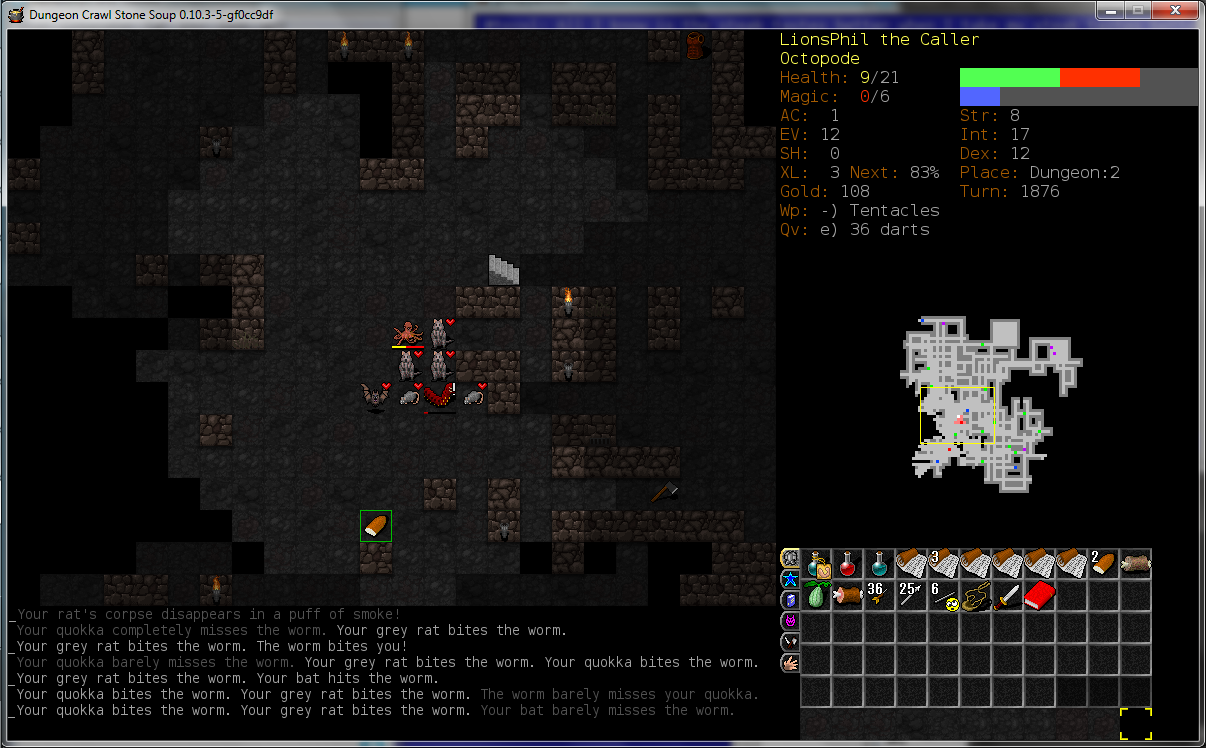Select the labeled teal potion with tag
This screenshot has width=1206, height=748.
coord(816,564)
